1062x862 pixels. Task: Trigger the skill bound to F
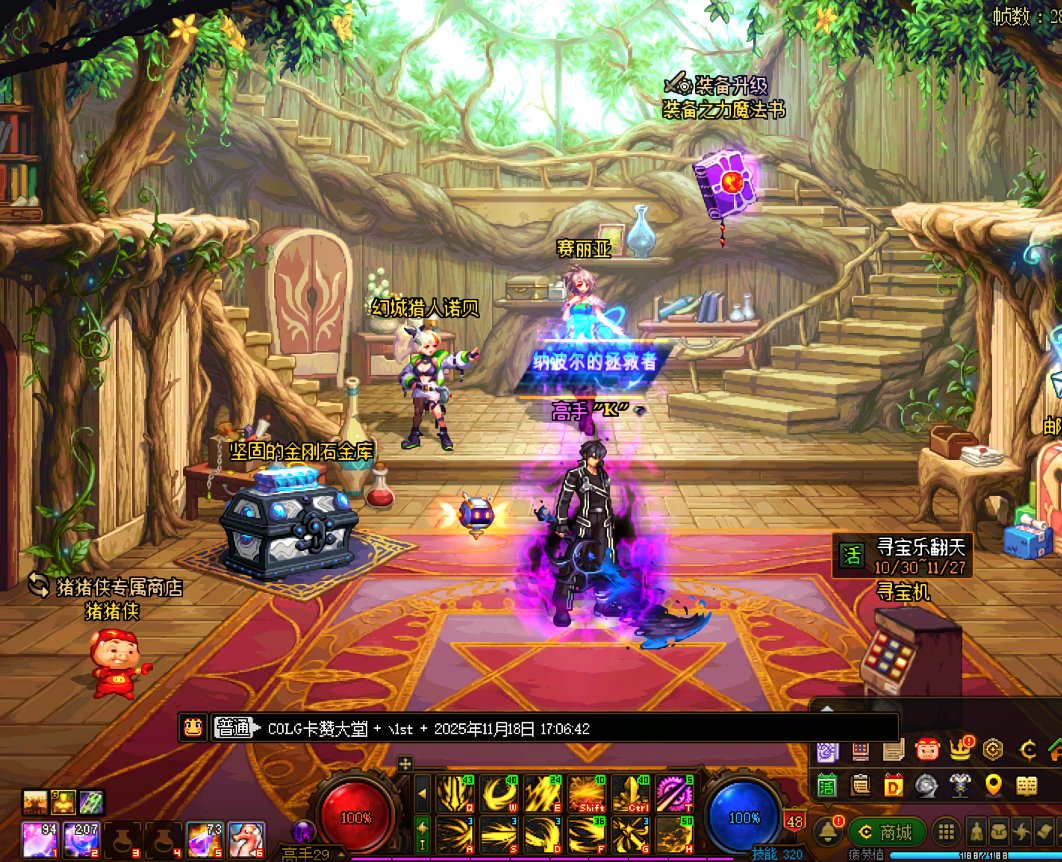click(x=587, y=834)
